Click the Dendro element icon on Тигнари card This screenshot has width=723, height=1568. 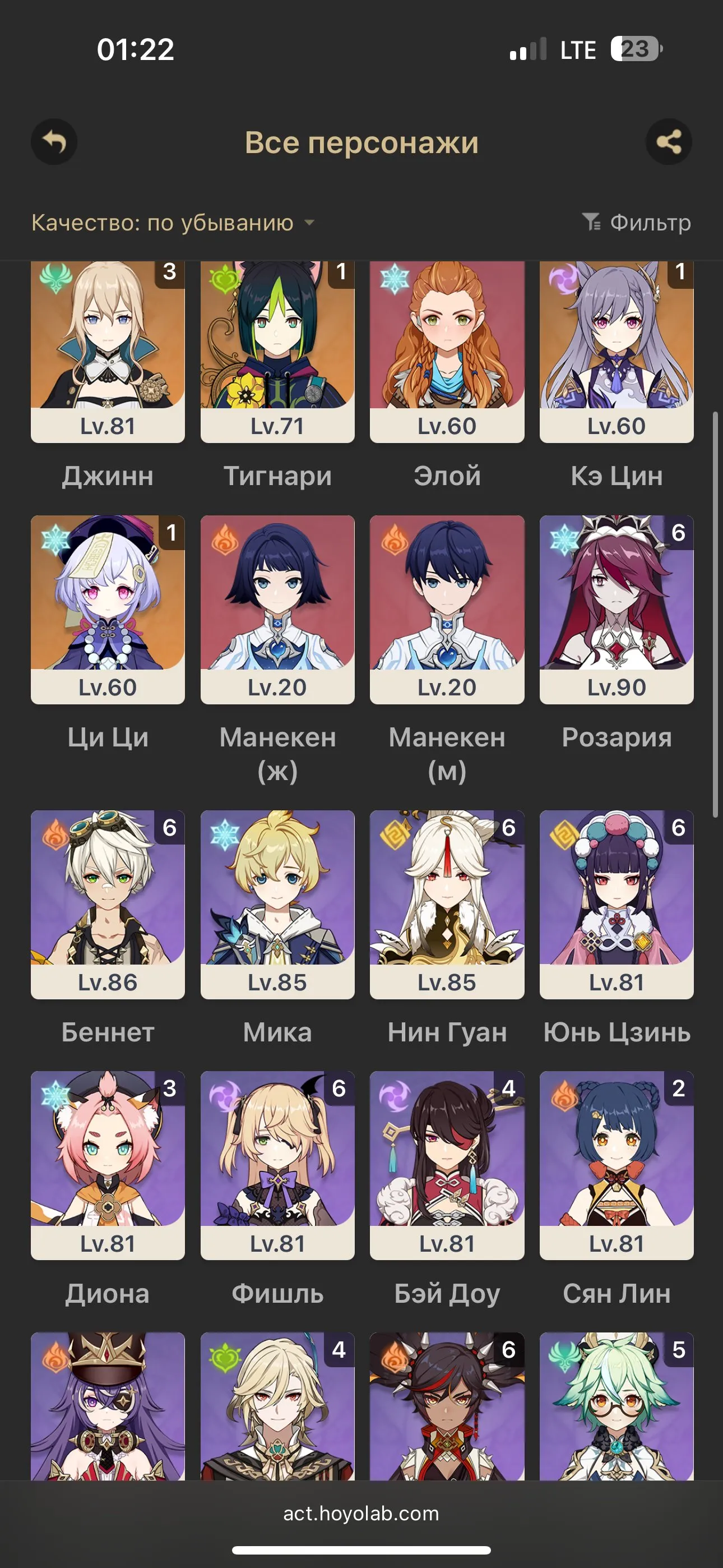coord(225,281)
